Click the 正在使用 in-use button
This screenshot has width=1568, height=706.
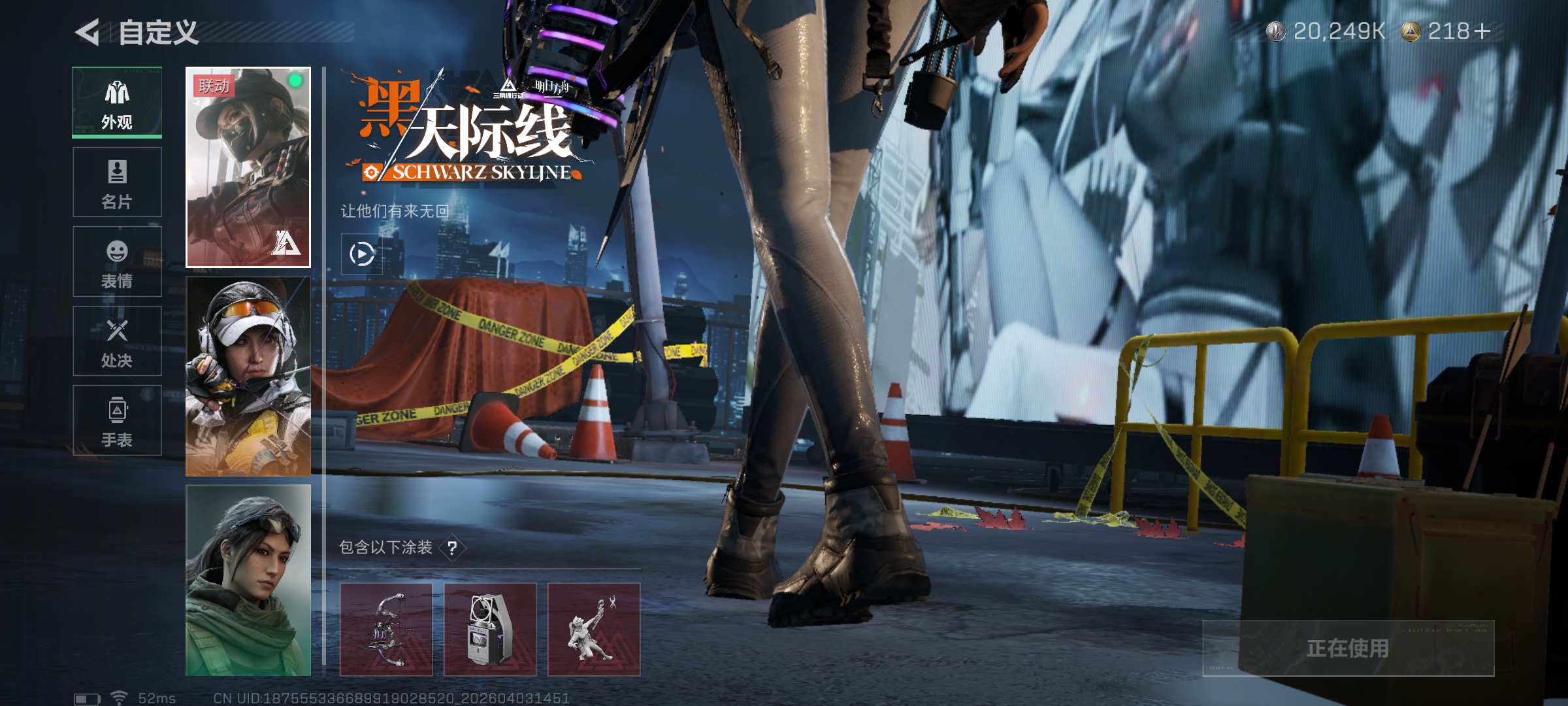click(1348, 648)
